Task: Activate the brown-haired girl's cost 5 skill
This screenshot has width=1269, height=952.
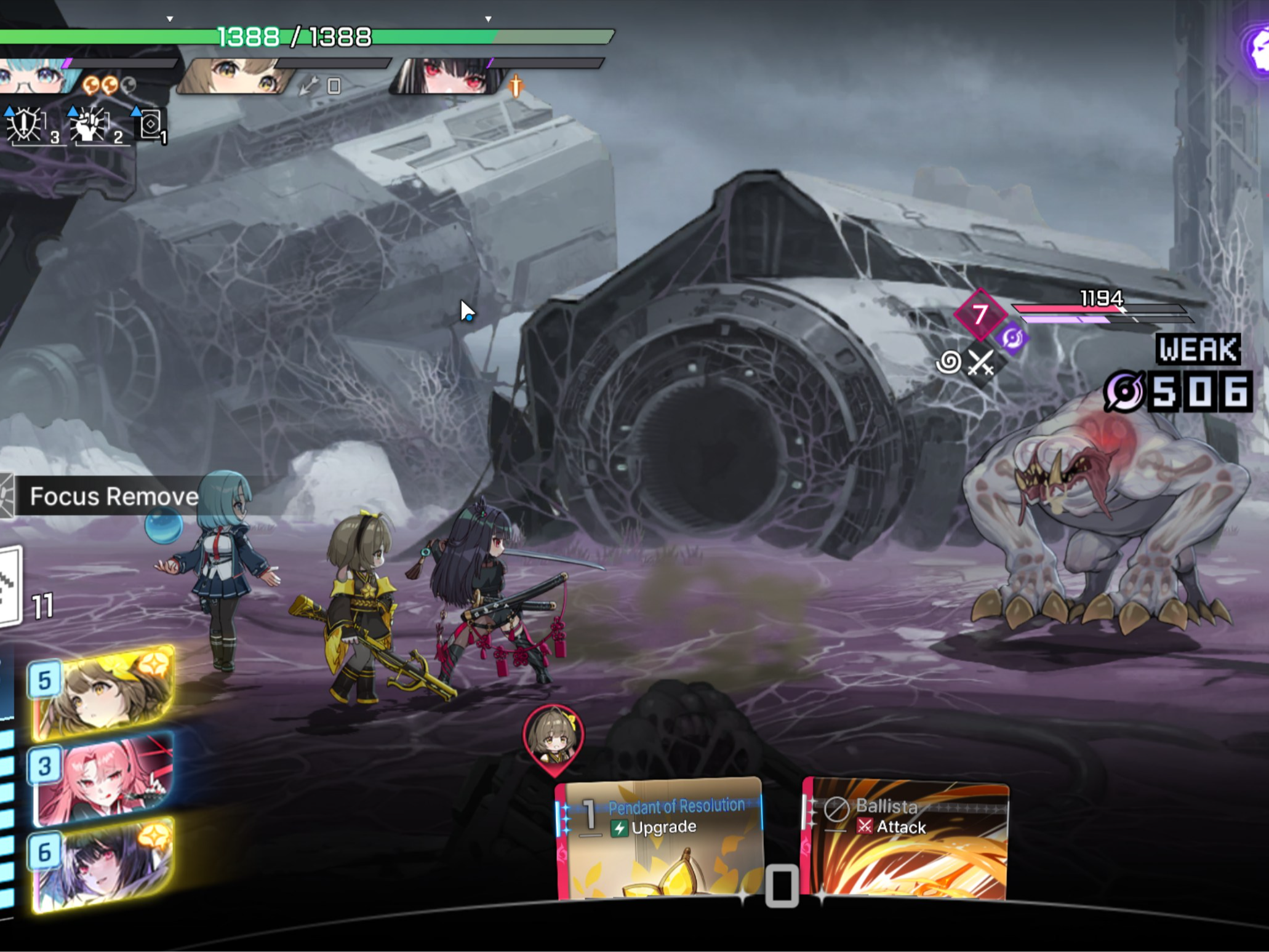Action: coord(103,692)
